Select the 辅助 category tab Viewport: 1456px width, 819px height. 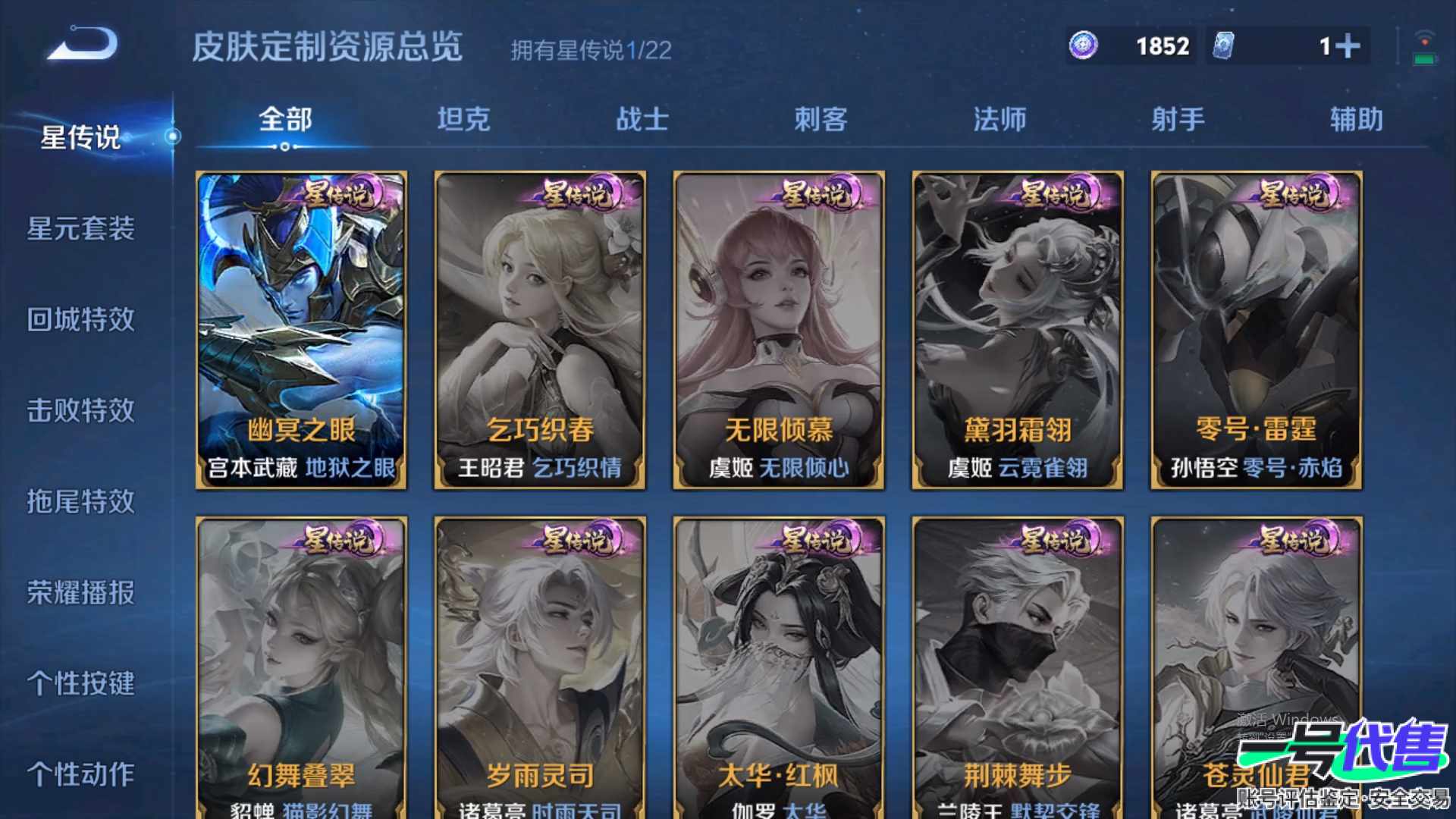tap(1356, 119)
